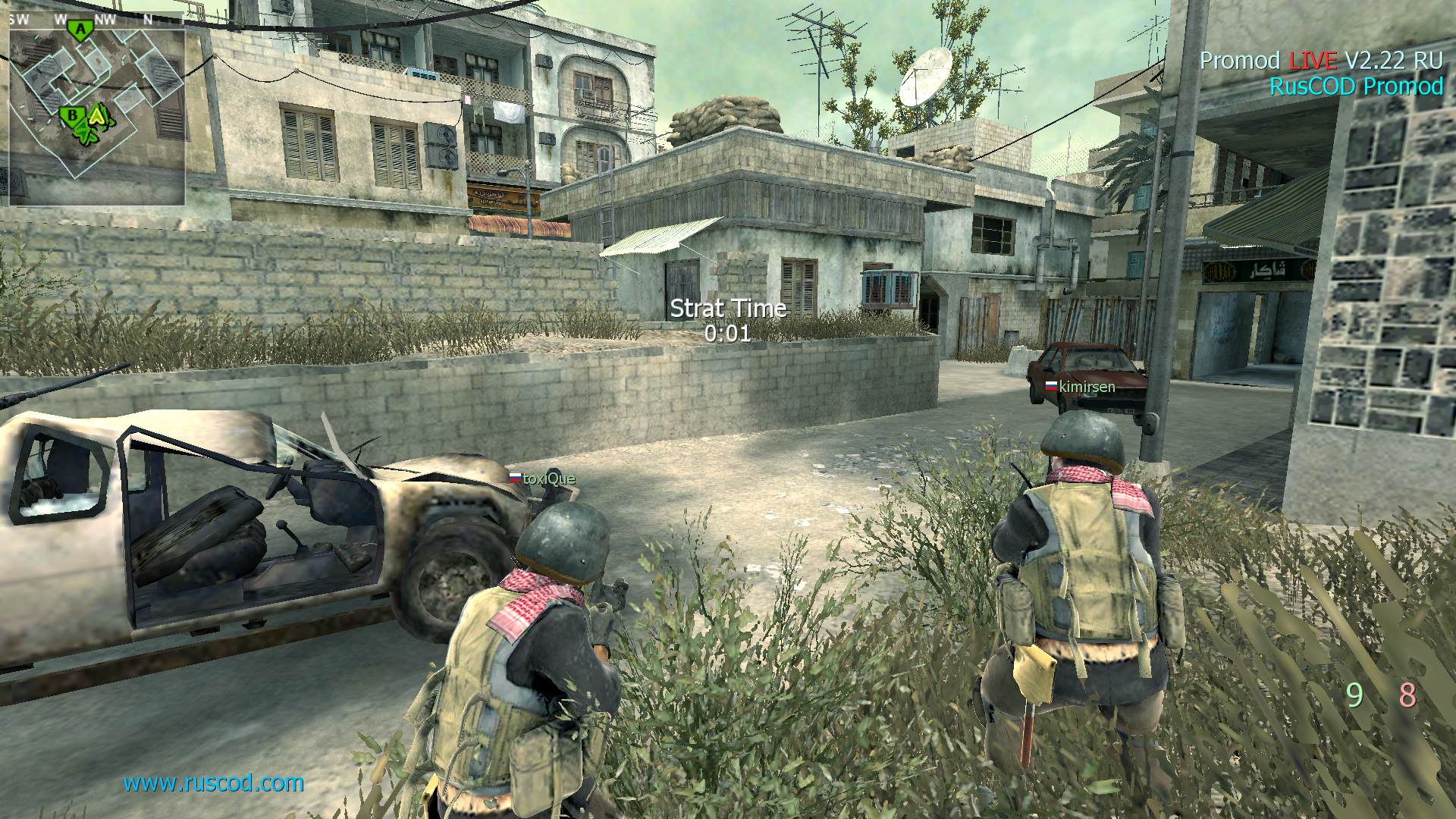Select the A bombsite marker on minimap

click(x=78, y=30)
